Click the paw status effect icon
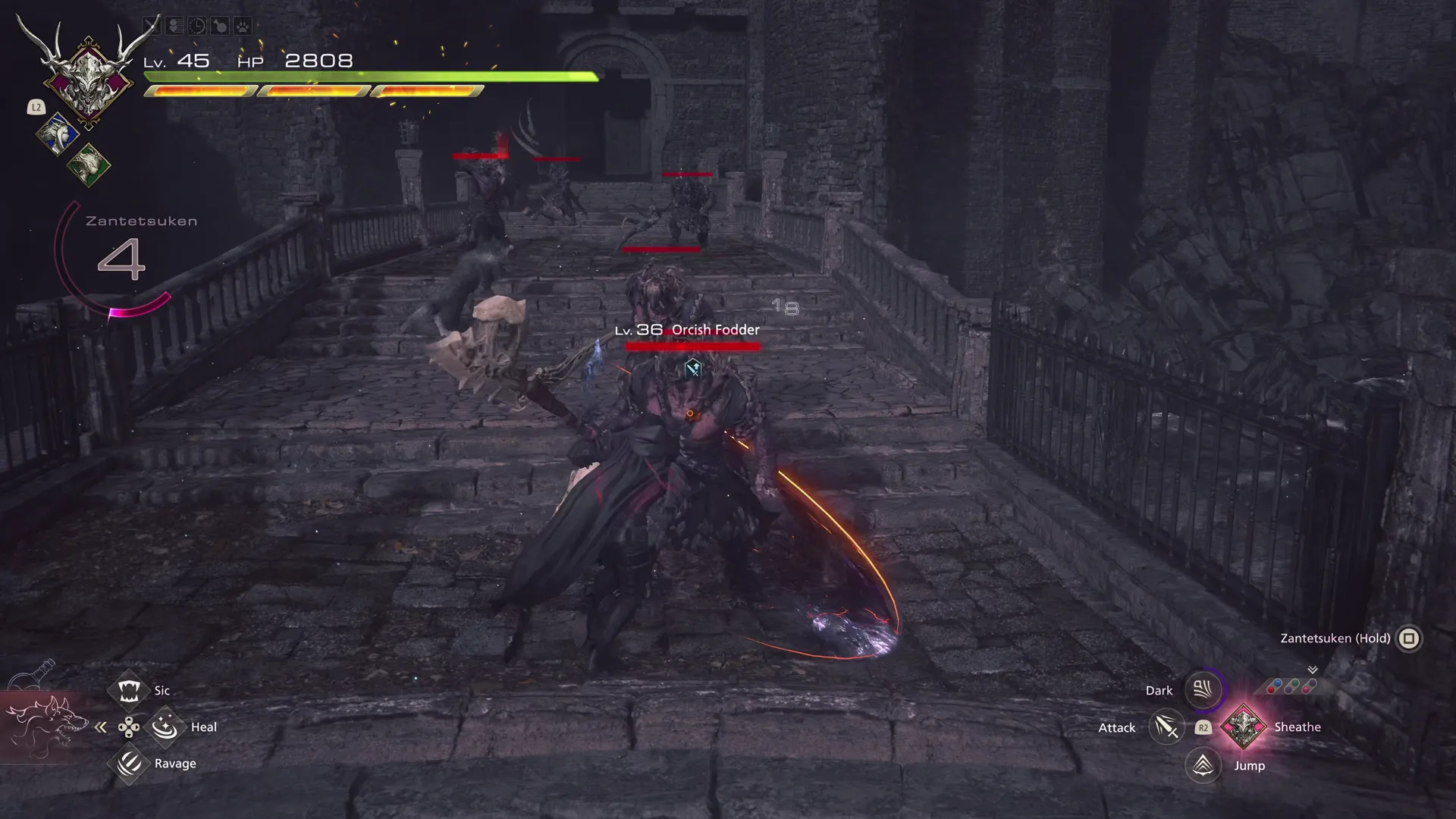 coord(241,27)
